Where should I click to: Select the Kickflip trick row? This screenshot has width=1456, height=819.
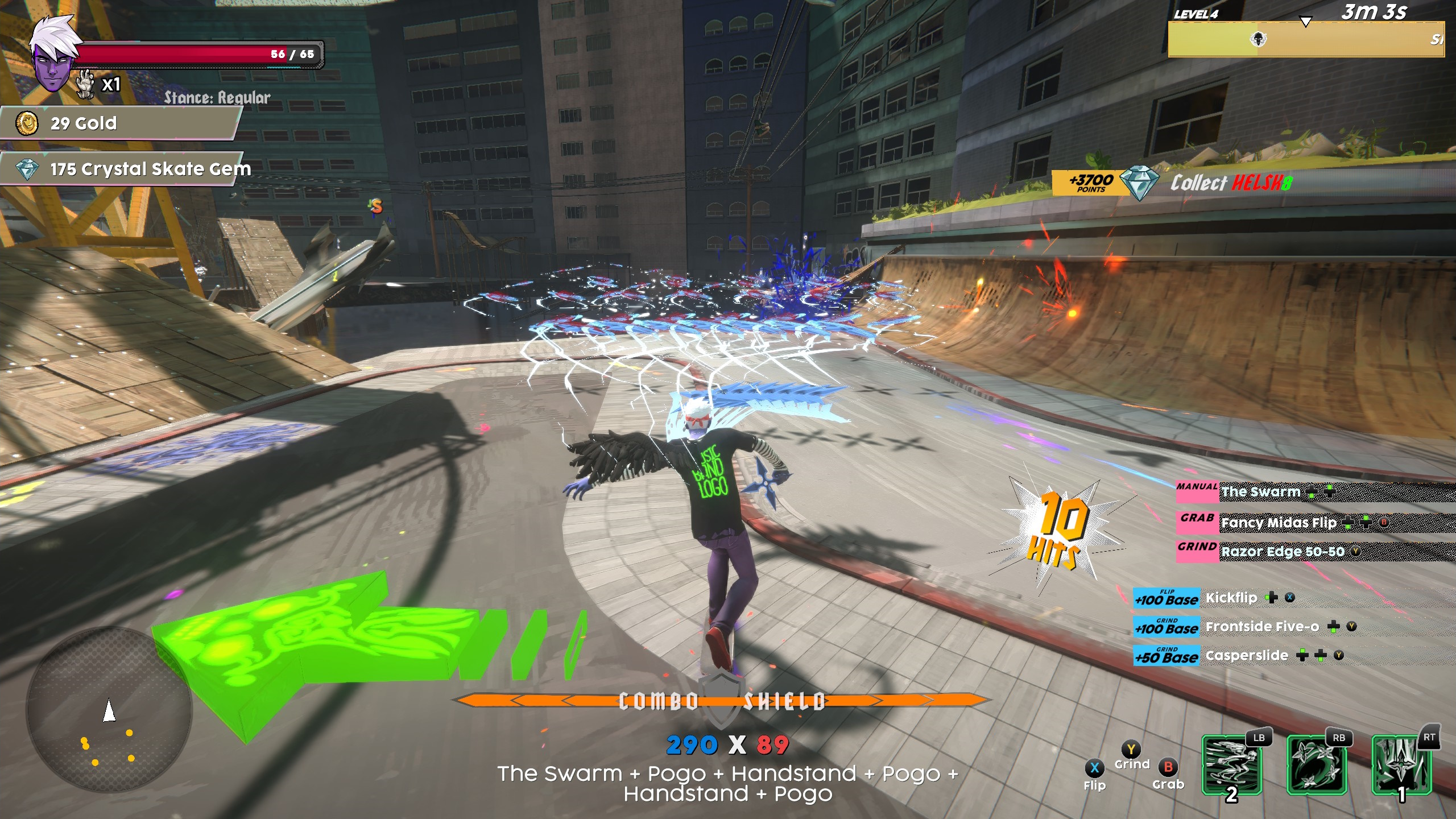pyautogui.click(x=1231, y=598)
